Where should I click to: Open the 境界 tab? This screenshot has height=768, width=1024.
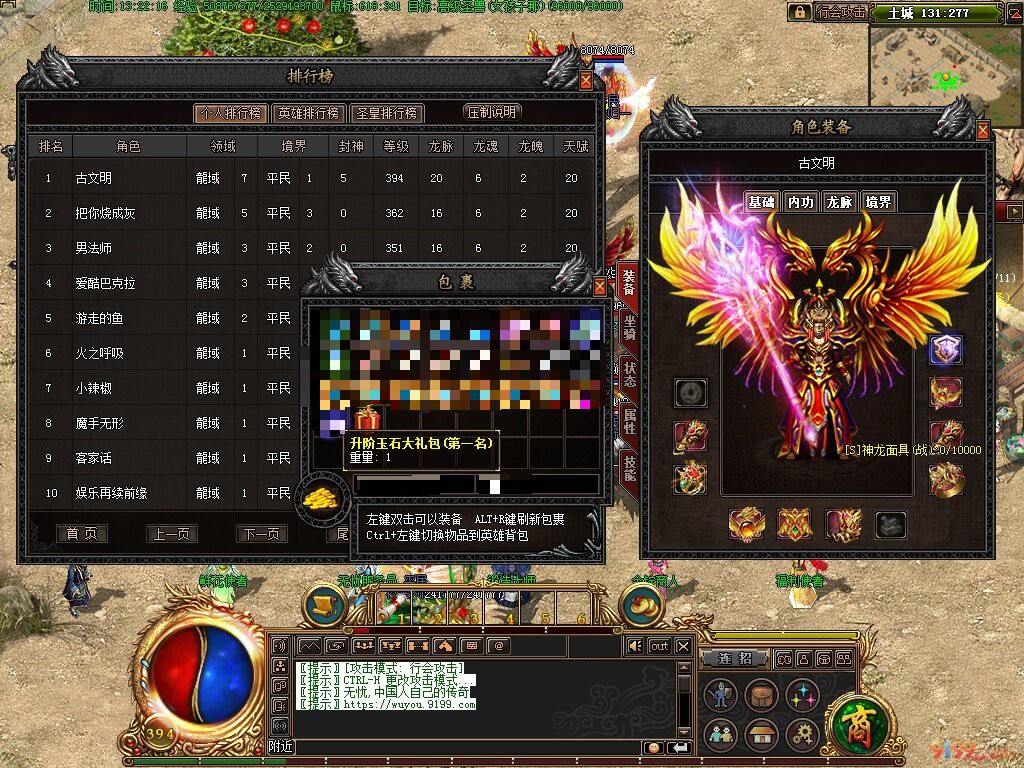(x=878, y=202)
